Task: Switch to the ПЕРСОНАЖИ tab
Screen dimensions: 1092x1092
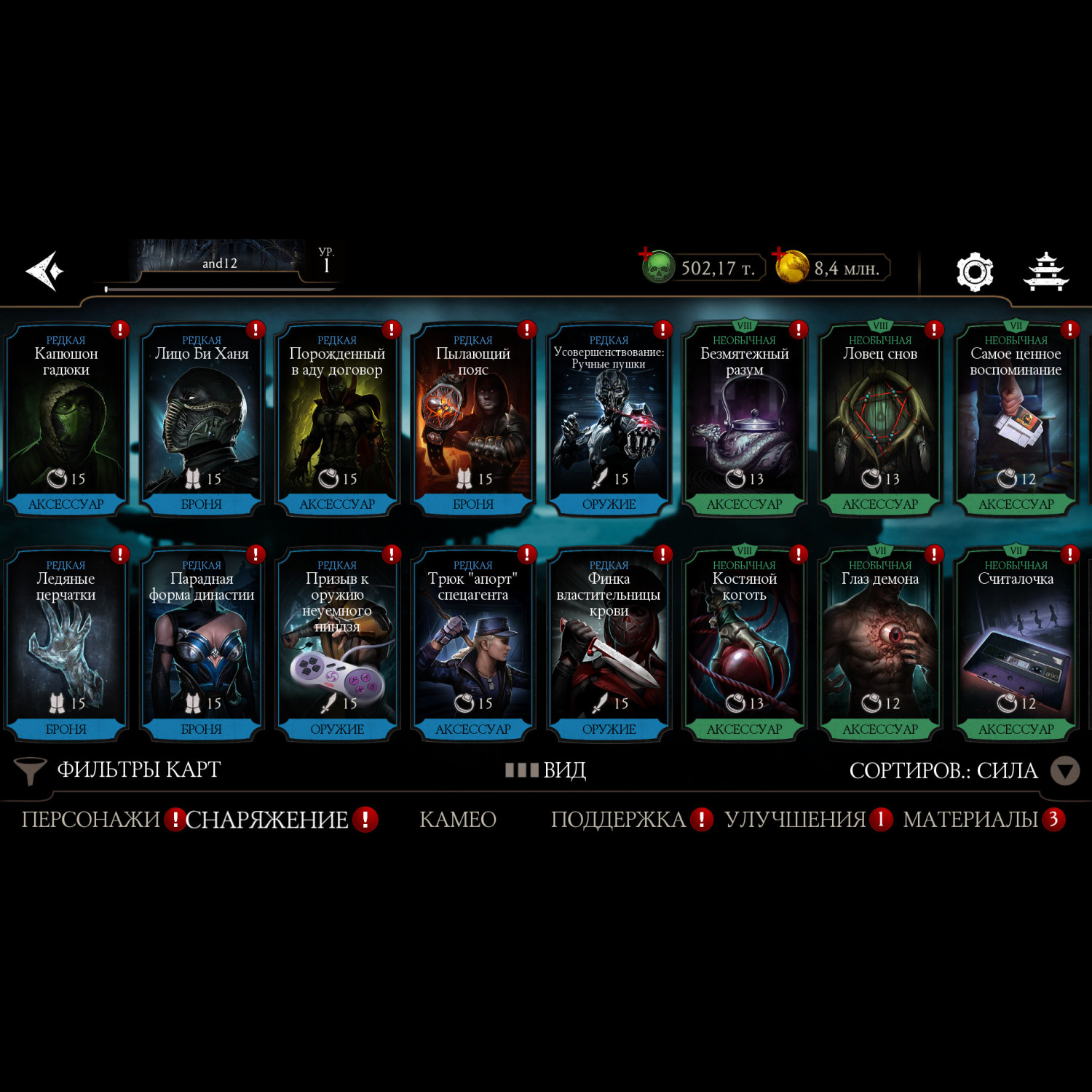Action: point(91,820)
